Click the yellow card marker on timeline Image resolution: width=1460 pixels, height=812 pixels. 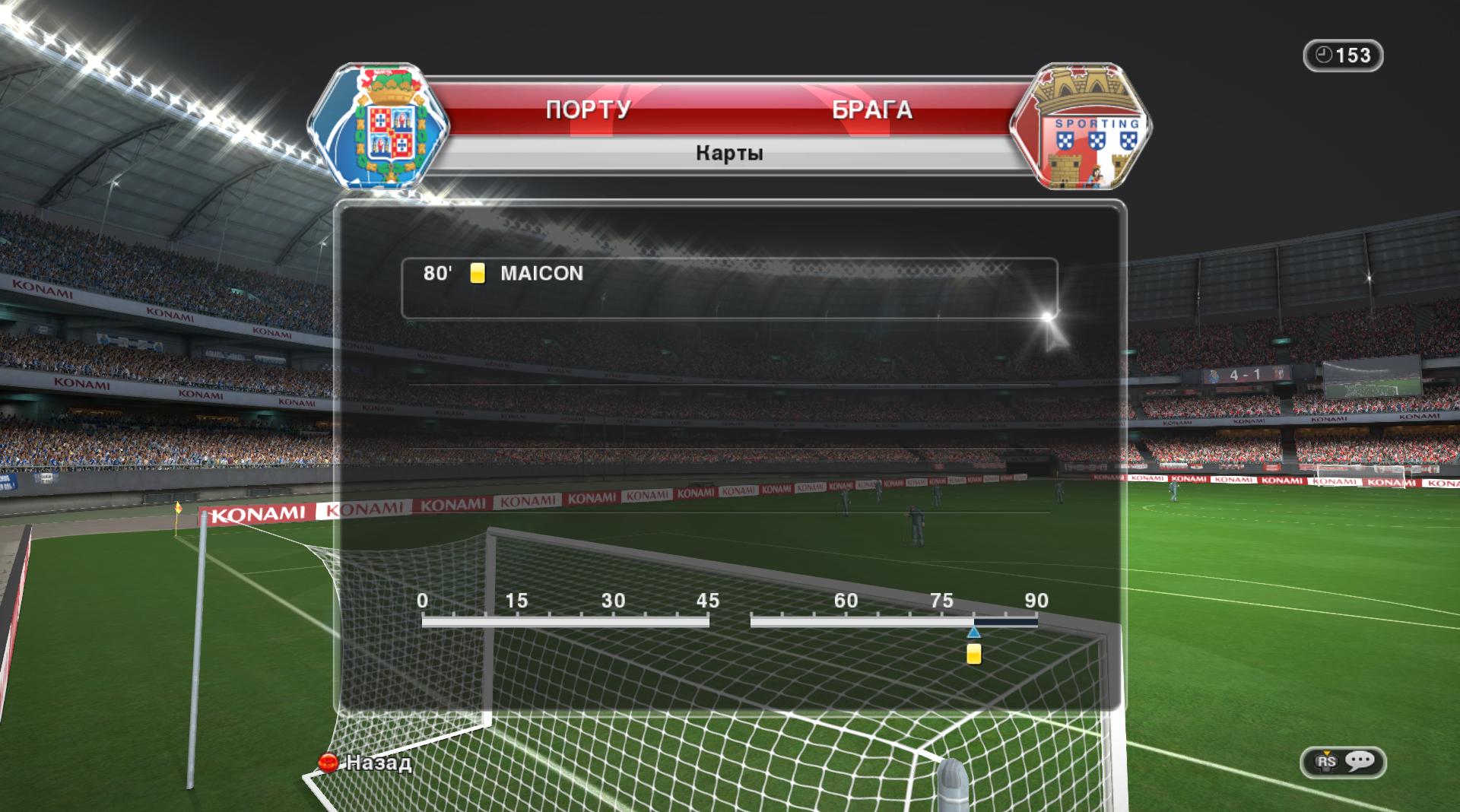[x=973, y=654]
